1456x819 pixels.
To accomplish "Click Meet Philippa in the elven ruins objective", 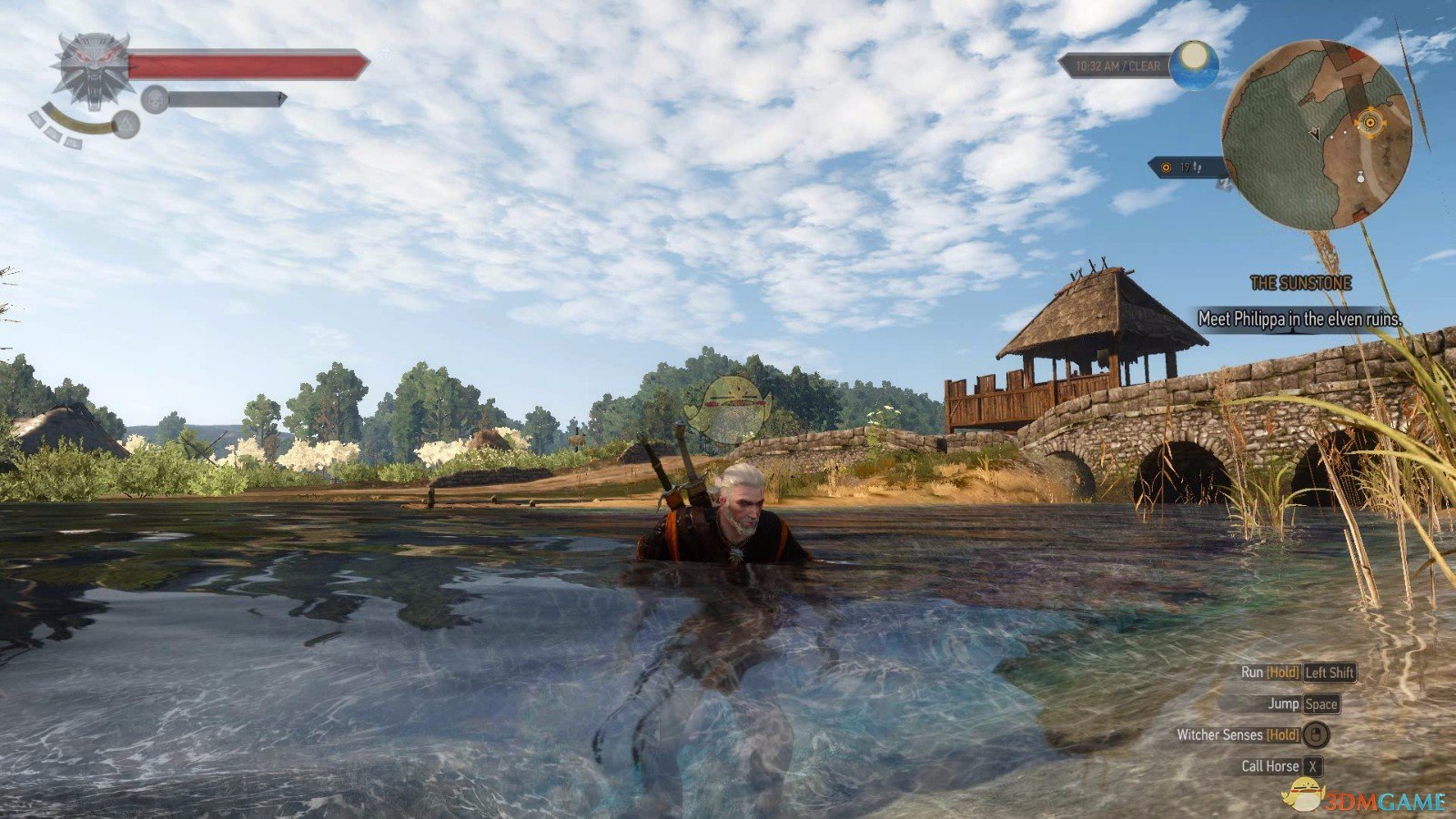I will (1301, 320).
